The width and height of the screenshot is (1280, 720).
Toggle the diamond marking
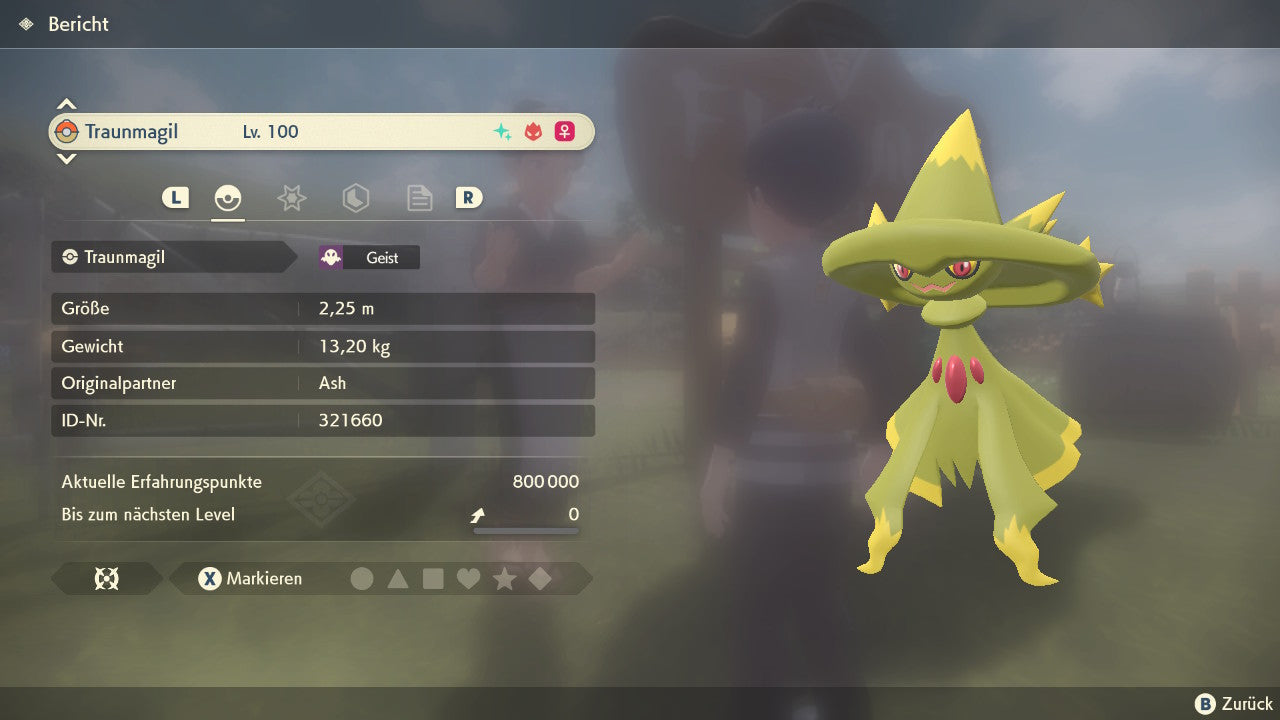540,579
